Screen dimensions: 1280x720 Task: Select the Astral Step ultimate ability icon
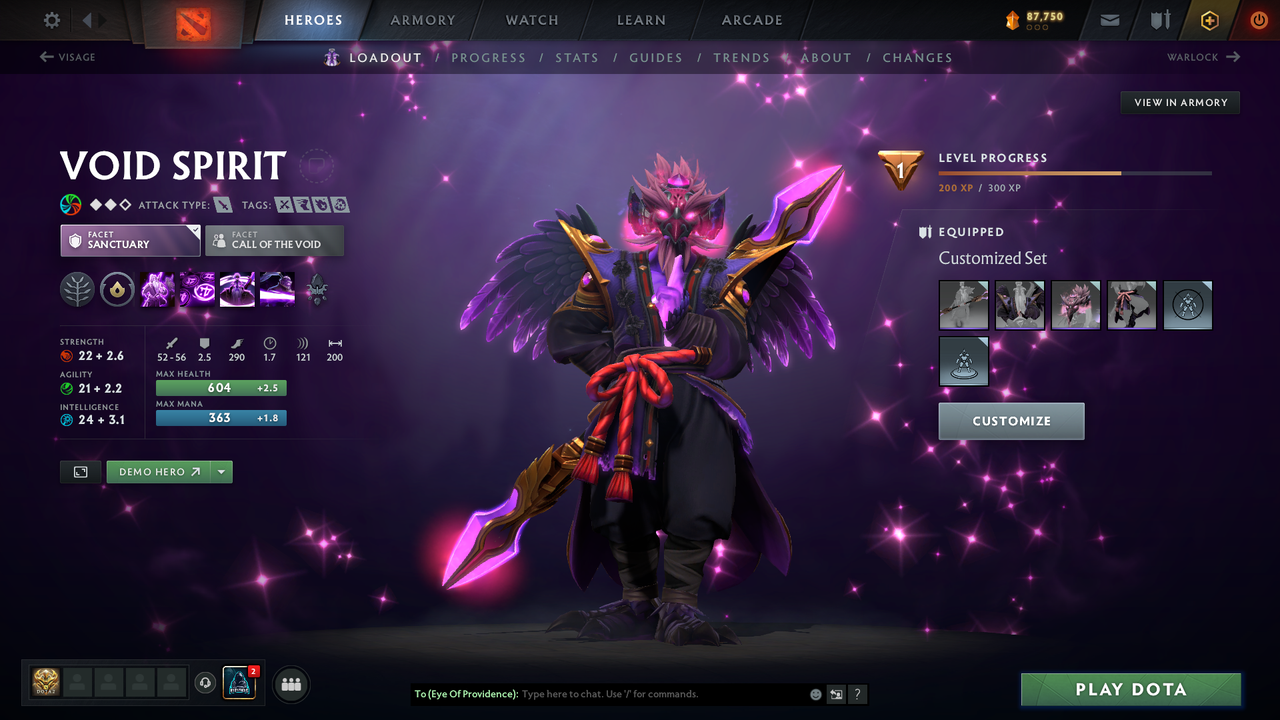[277, 290]
